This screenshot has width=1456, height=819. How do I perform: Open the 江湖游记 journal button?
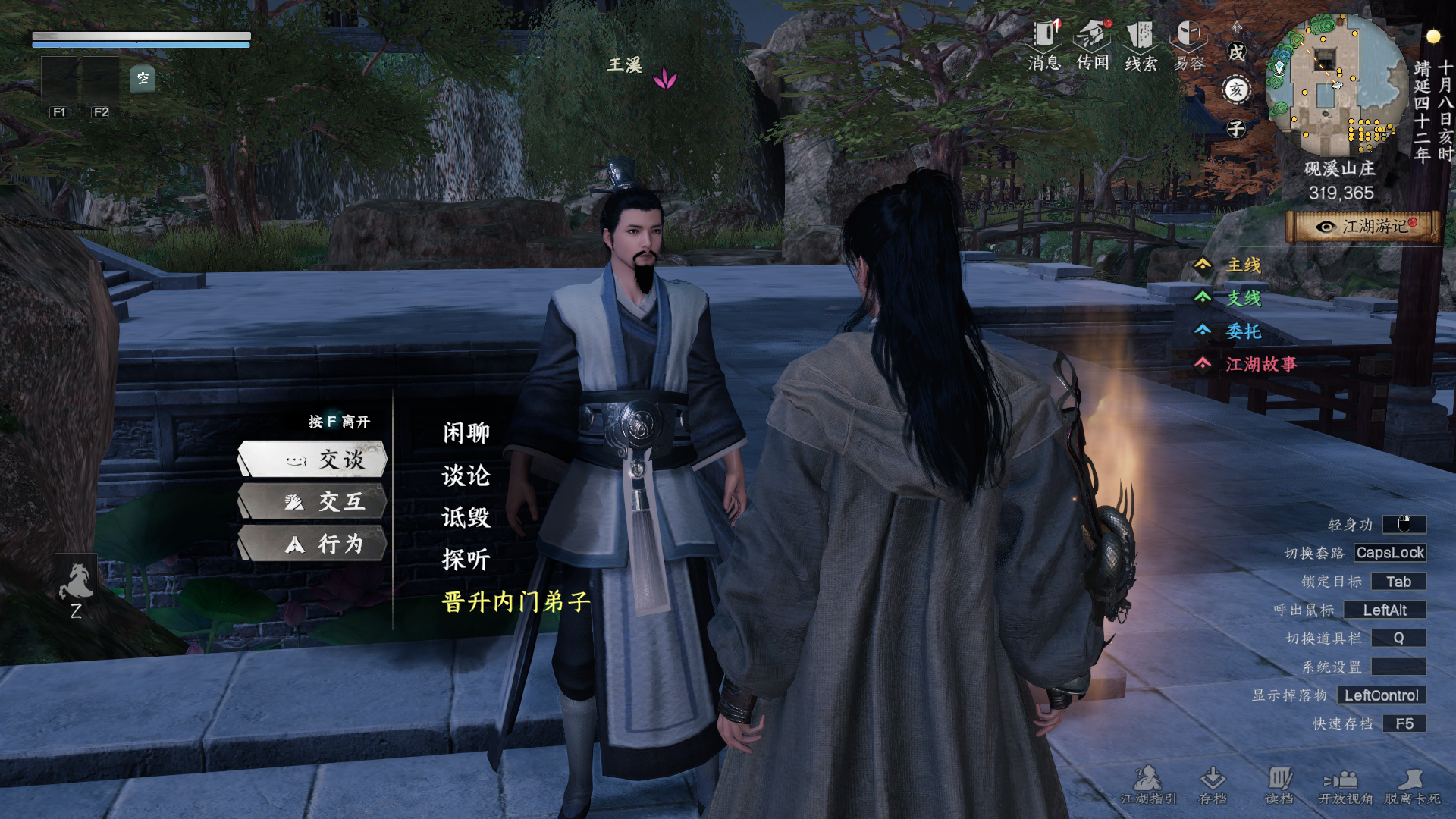(x=1363, y=227)
